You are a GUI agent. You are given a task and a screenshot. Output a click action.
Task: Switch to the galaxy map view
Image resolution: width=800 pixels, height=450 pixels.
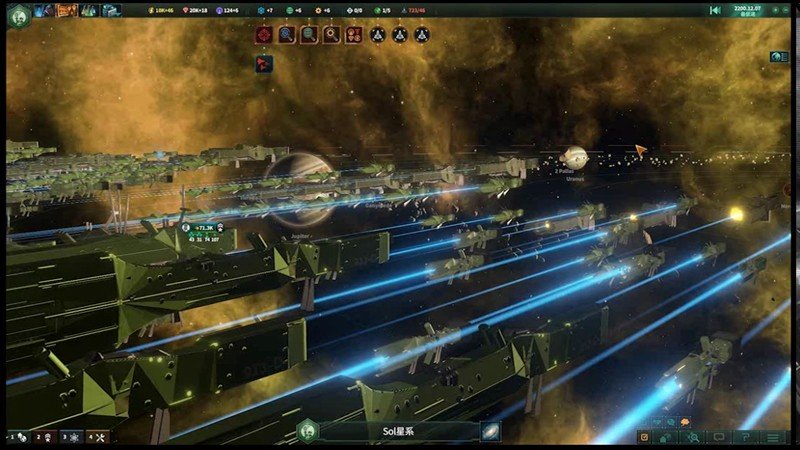[x=491, y=431]
